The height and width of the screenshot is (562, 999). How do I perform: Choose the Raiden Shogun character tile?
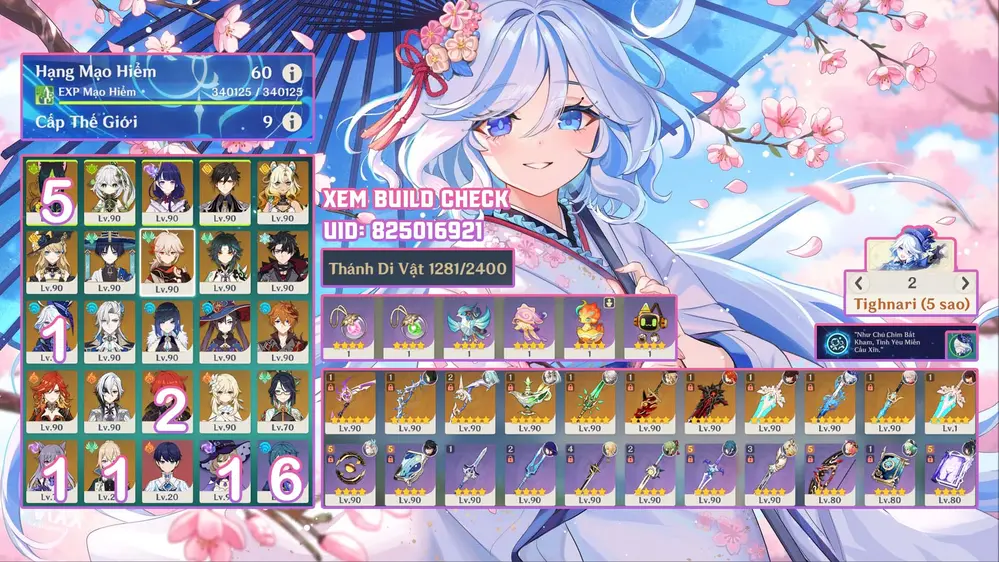[167, 190]
